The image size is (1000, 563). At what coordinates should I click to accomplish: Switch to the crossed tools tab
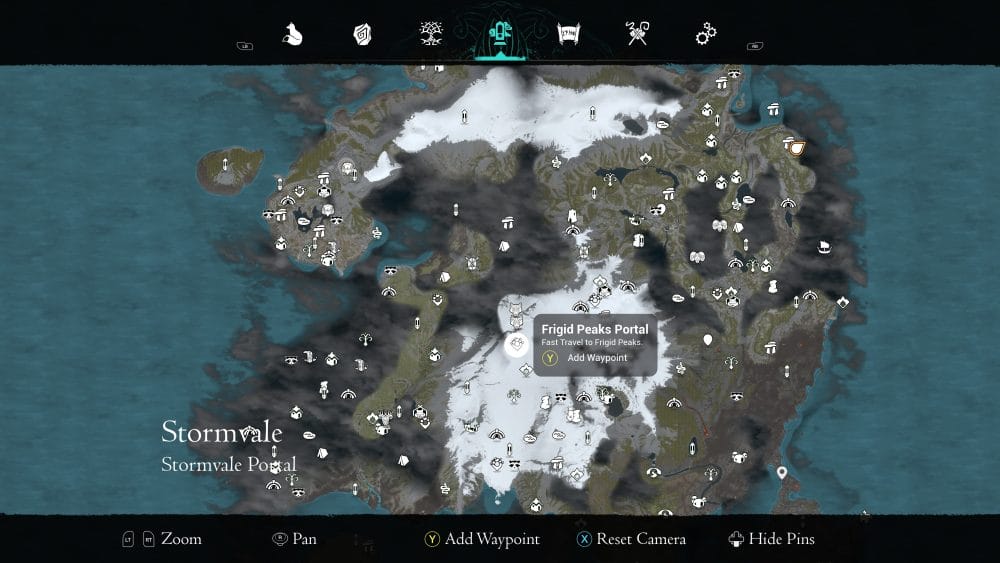tap(637, 35)
